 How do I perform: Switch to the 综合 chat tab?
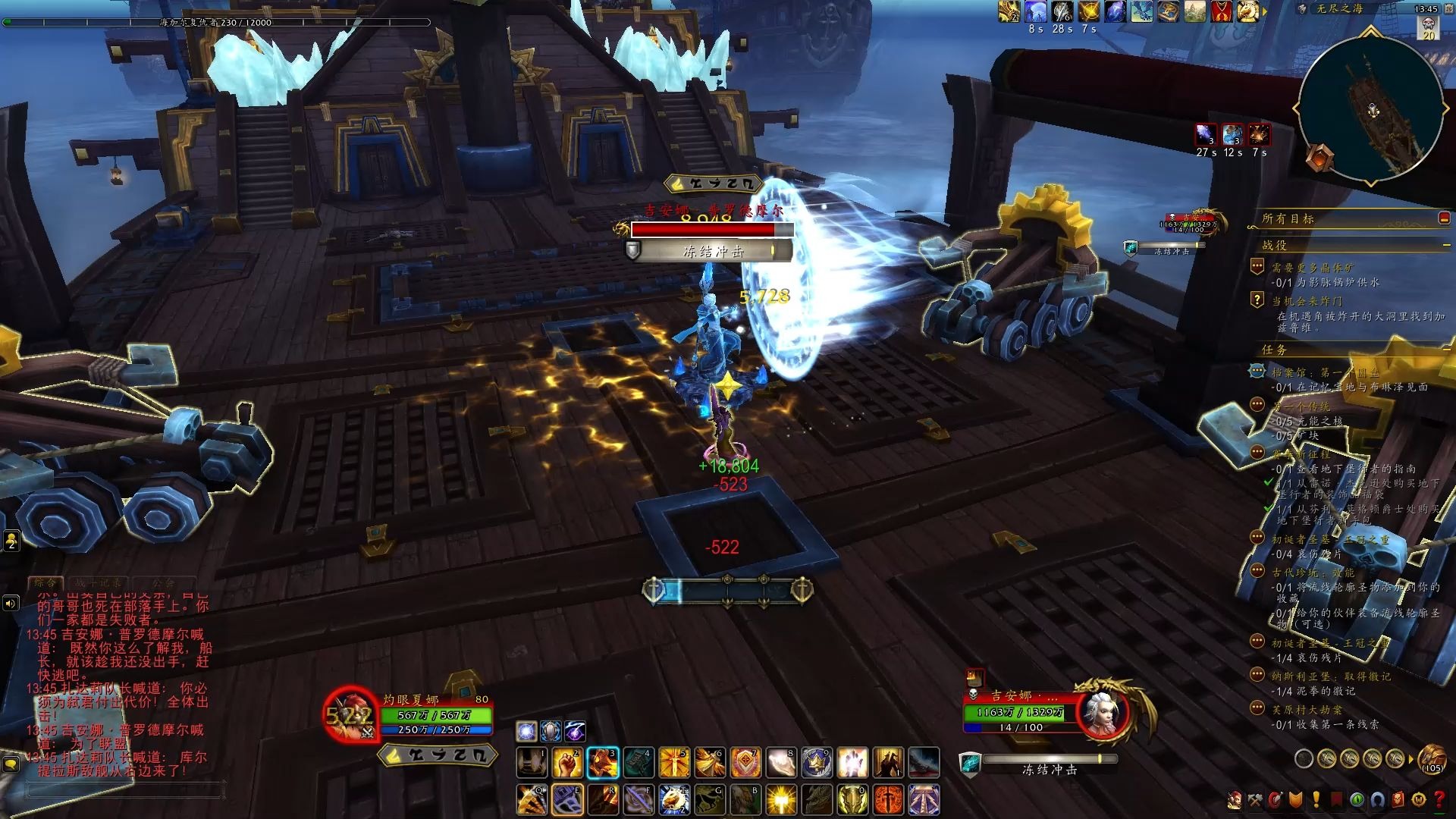[x=45, y=582]
